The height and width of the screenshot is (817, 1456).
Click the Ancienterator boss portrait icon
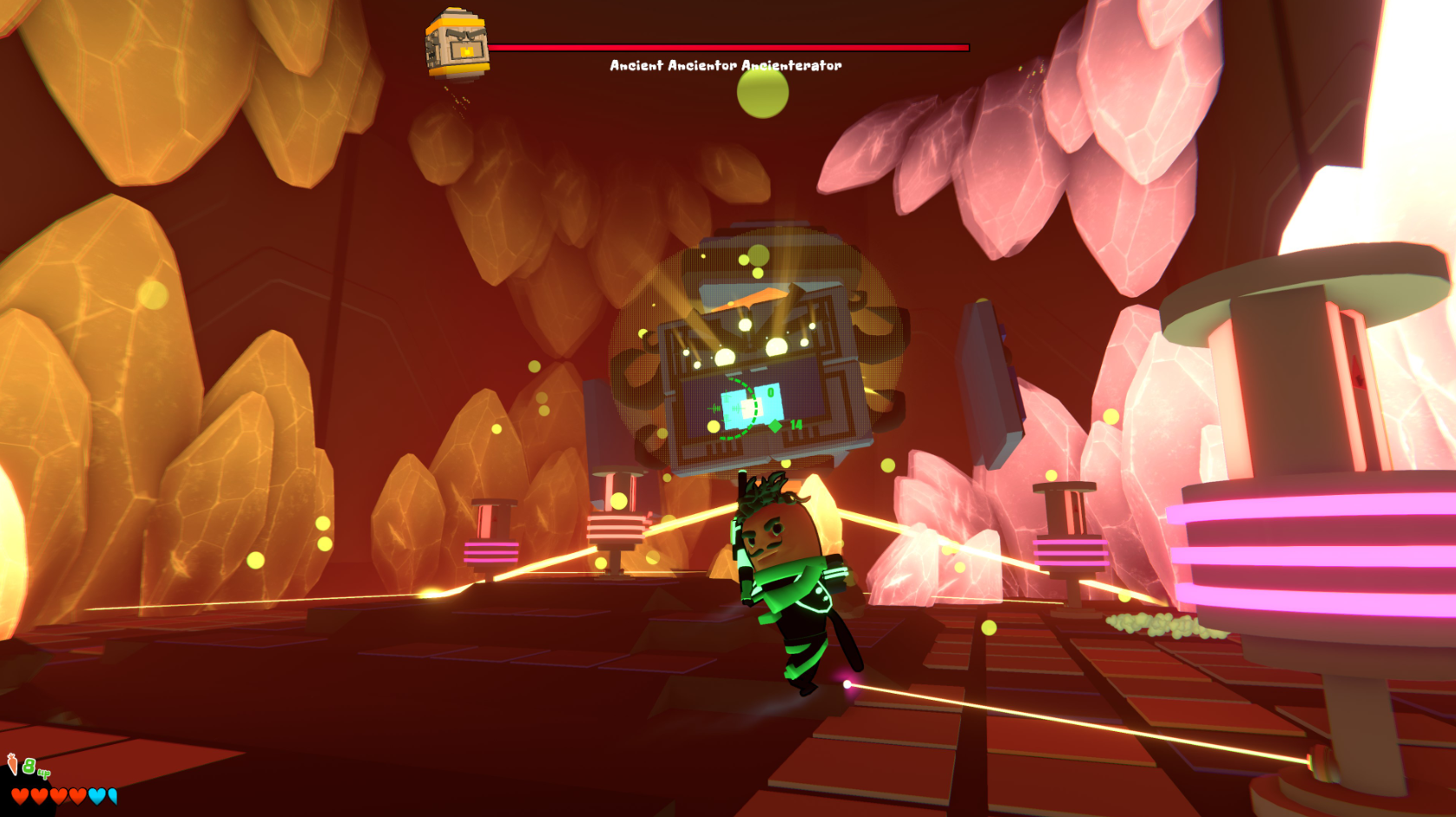click(x=457, y=44)
